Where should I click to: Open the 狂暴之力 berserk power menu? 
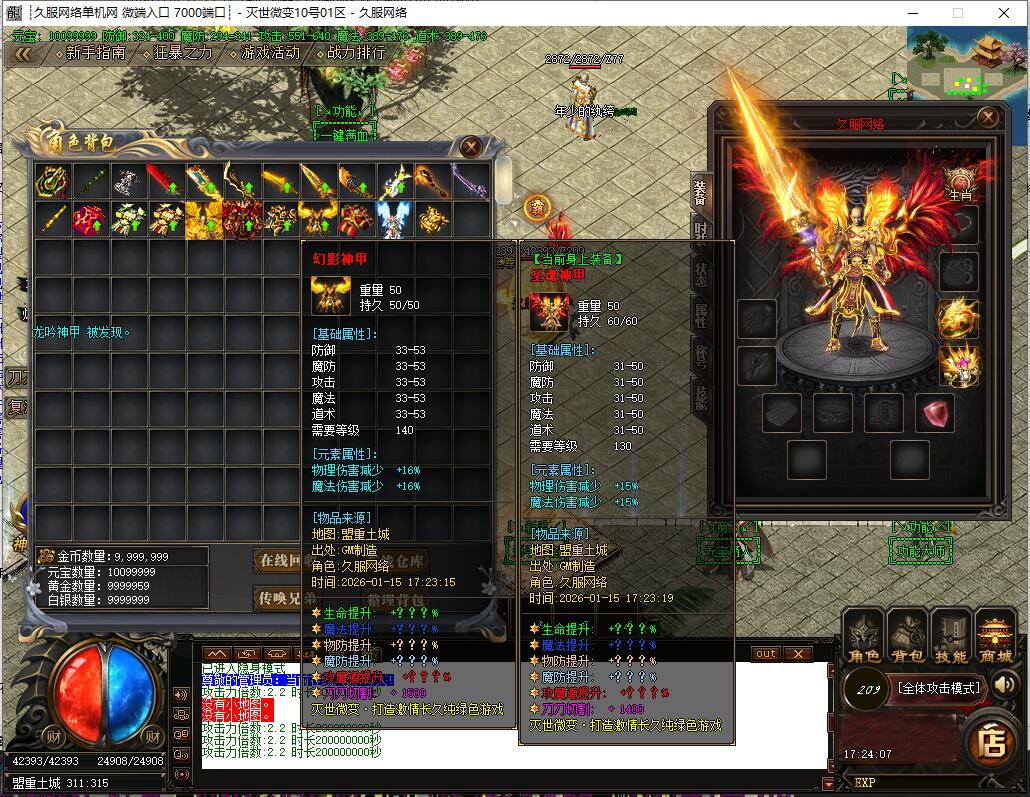click(x=183, y=53)
